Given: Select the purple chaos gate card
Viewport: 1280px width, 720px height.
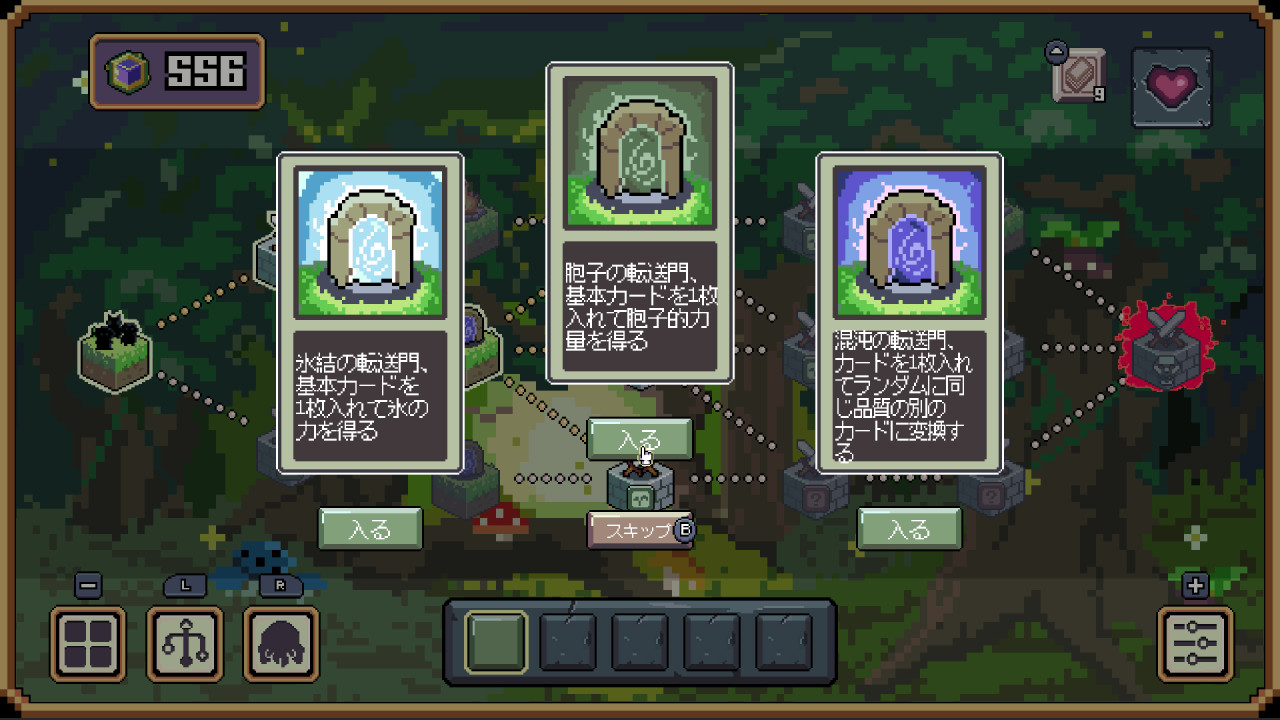Looking at the screenshot, I should click(x=909, y=312).
